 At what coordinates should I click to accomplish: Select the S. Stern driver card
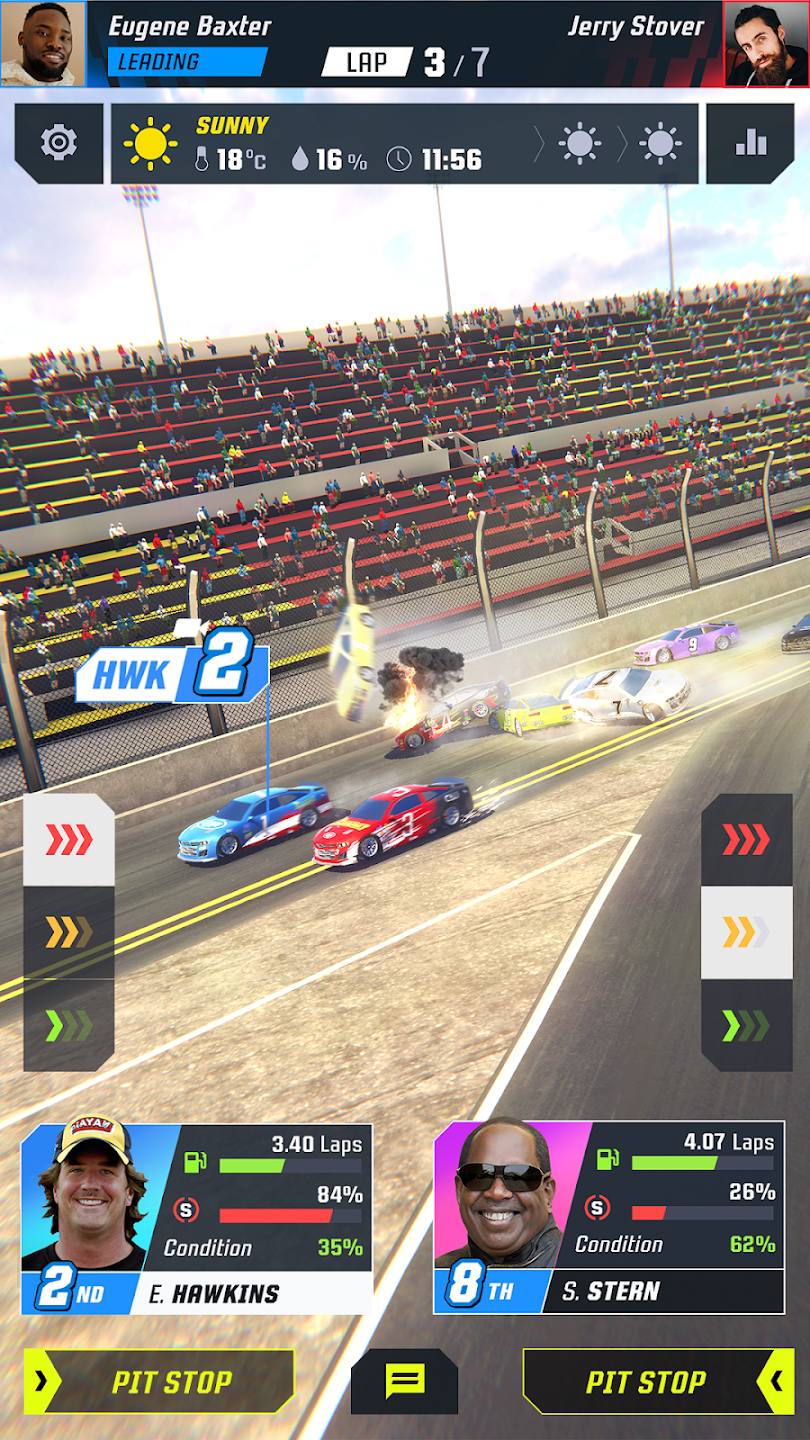[x=609, y=1217]
